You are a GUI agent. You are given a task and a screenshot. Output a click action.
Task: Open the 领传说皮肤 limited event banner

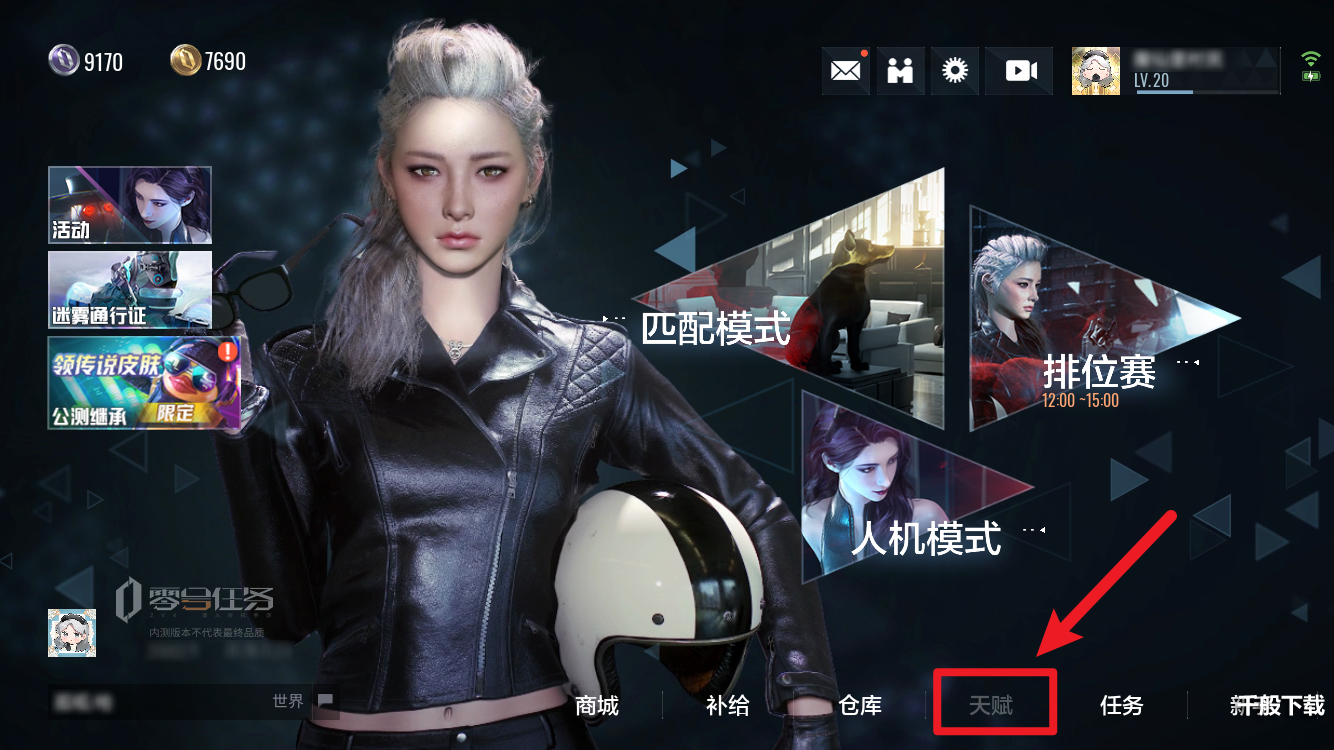(143, 382)
